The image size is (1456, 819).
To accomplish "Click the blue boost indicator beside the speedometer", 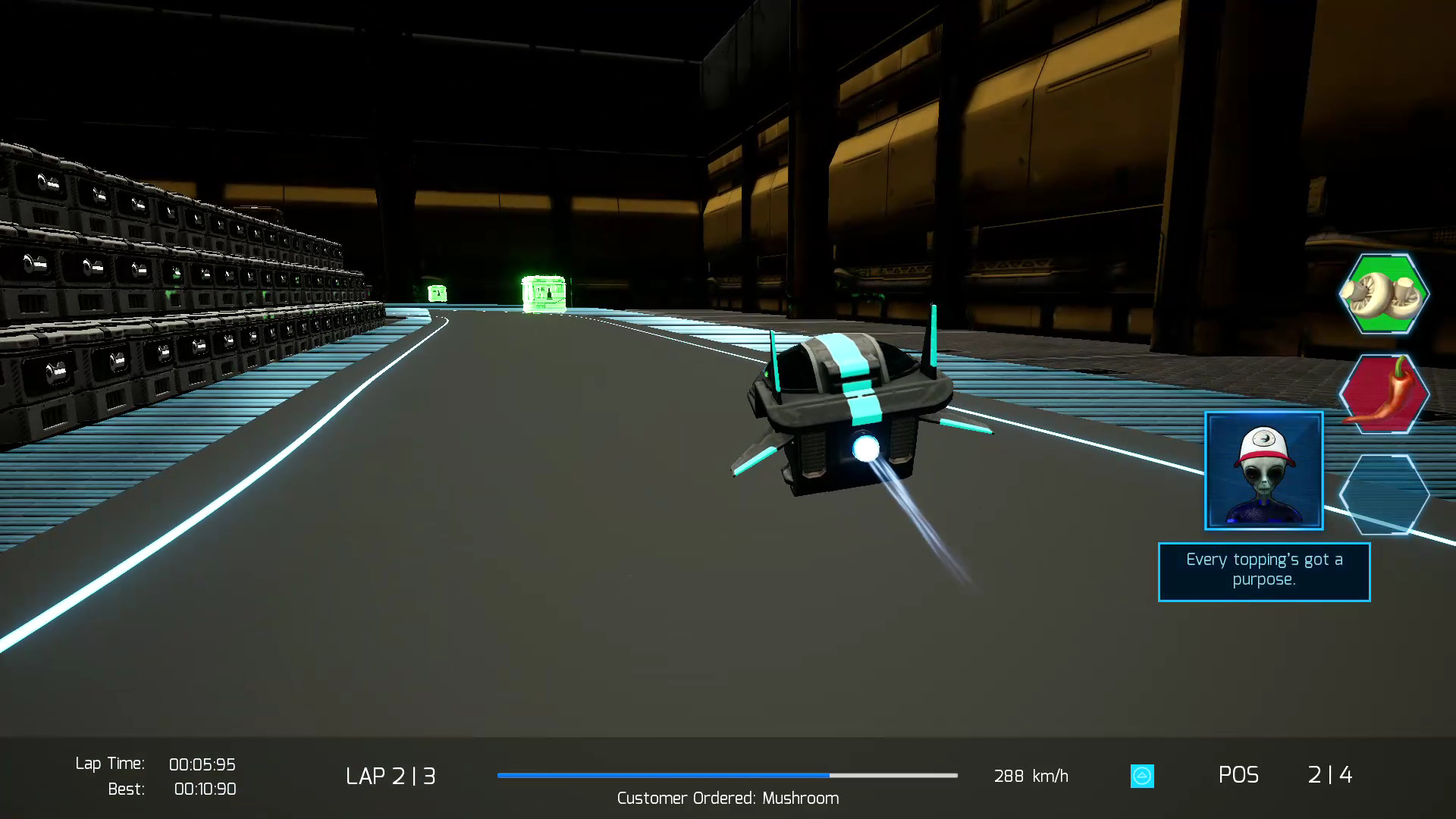I will 1141,776.
